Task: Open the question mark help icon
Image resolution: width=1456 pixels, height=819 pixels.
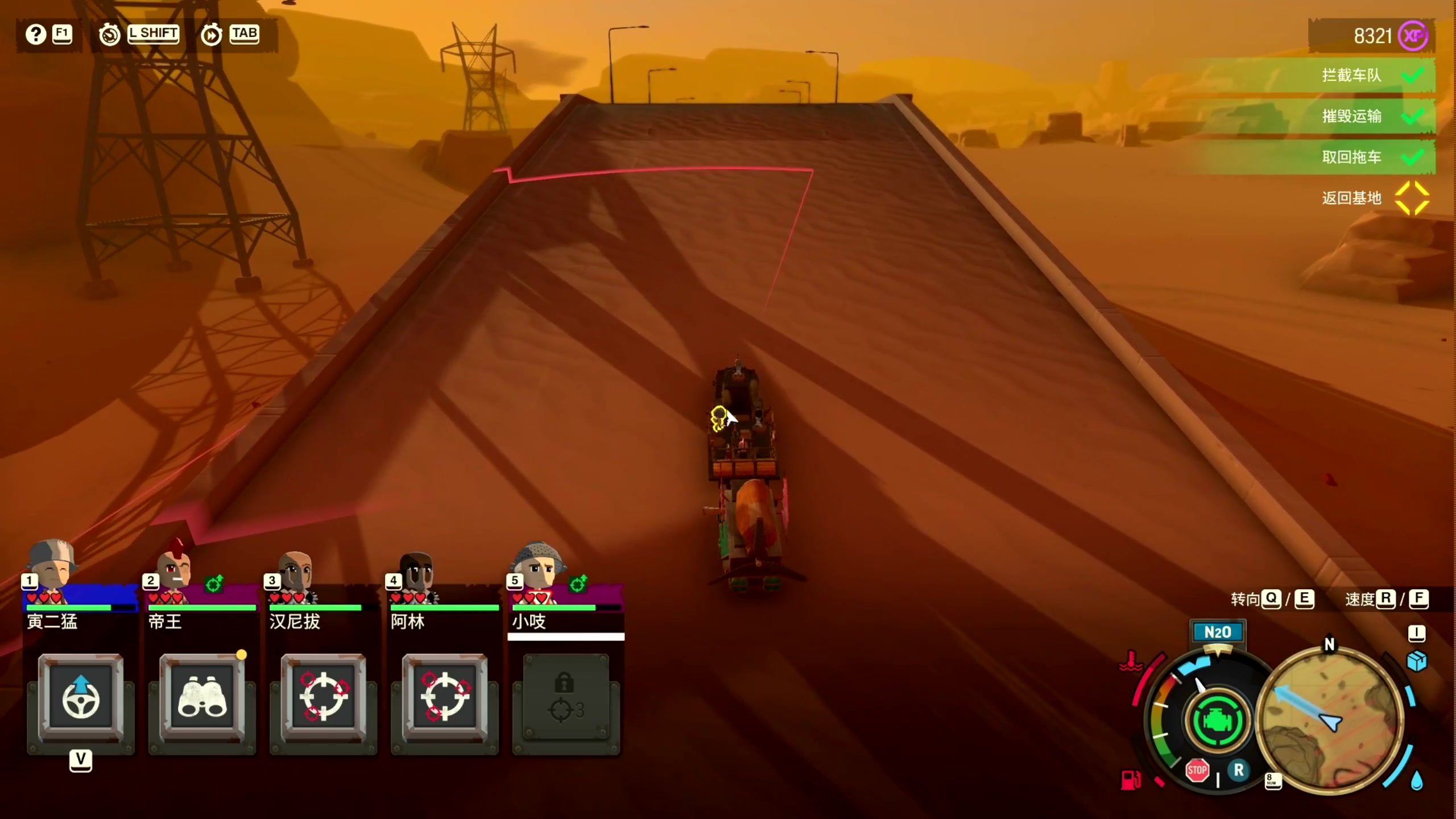Action: tap(35, 35)
